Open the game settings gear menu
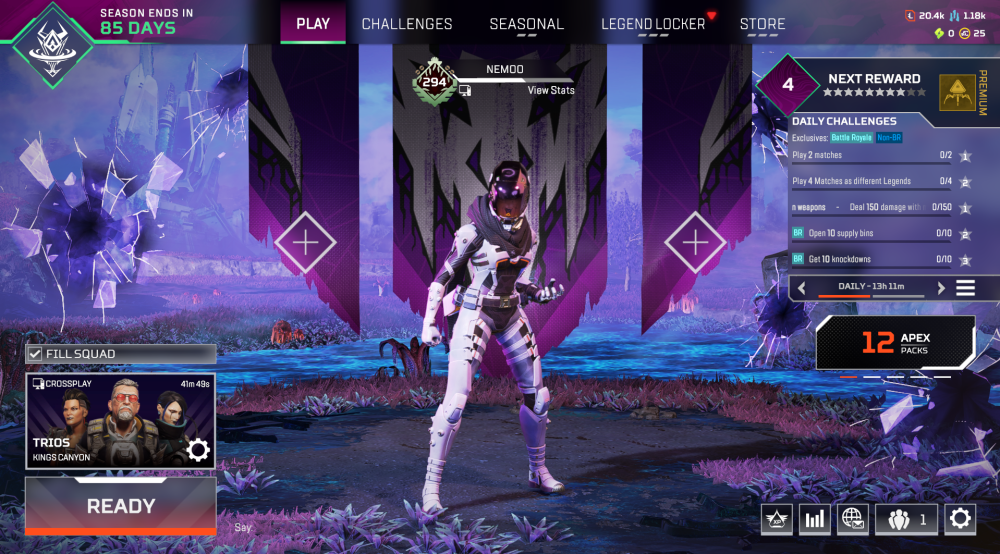1000x554 pixels. click(960, 519)
